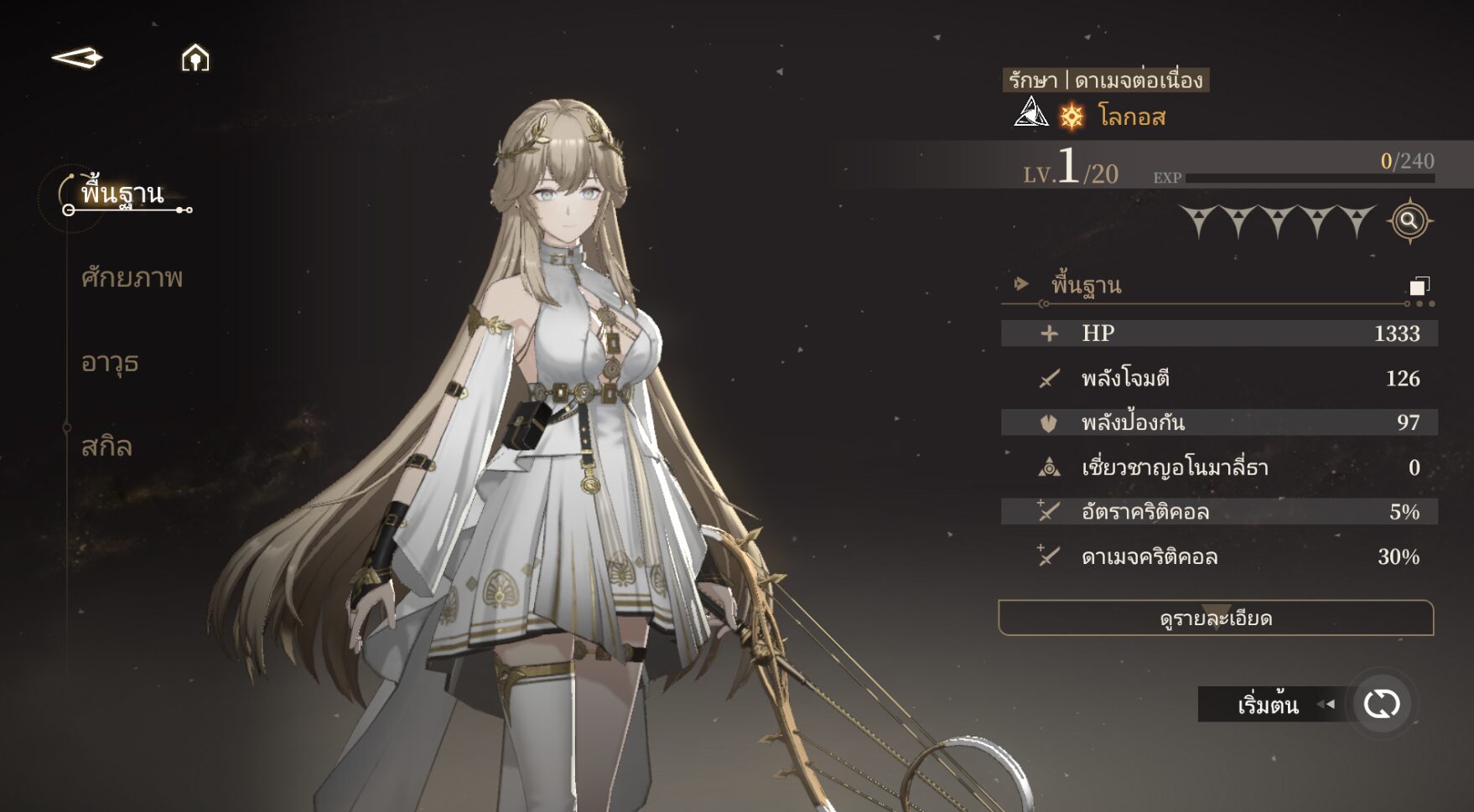
Task: Click the เริ่มต้น label button
Action: (x=1268, y=705)
